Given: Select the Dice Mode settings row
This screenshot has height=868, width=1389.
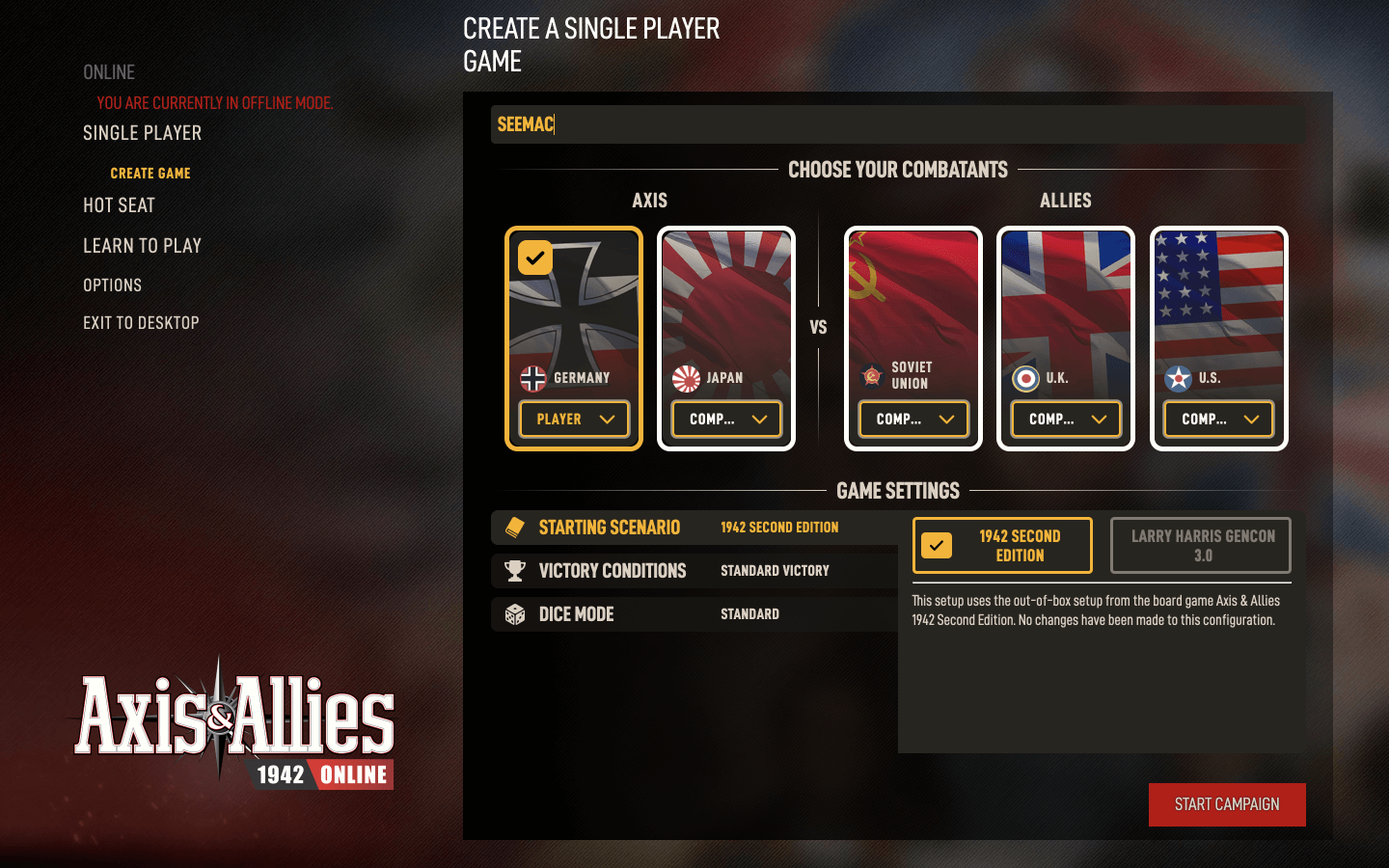Looking at the screenshot, I should pos(694,614).
